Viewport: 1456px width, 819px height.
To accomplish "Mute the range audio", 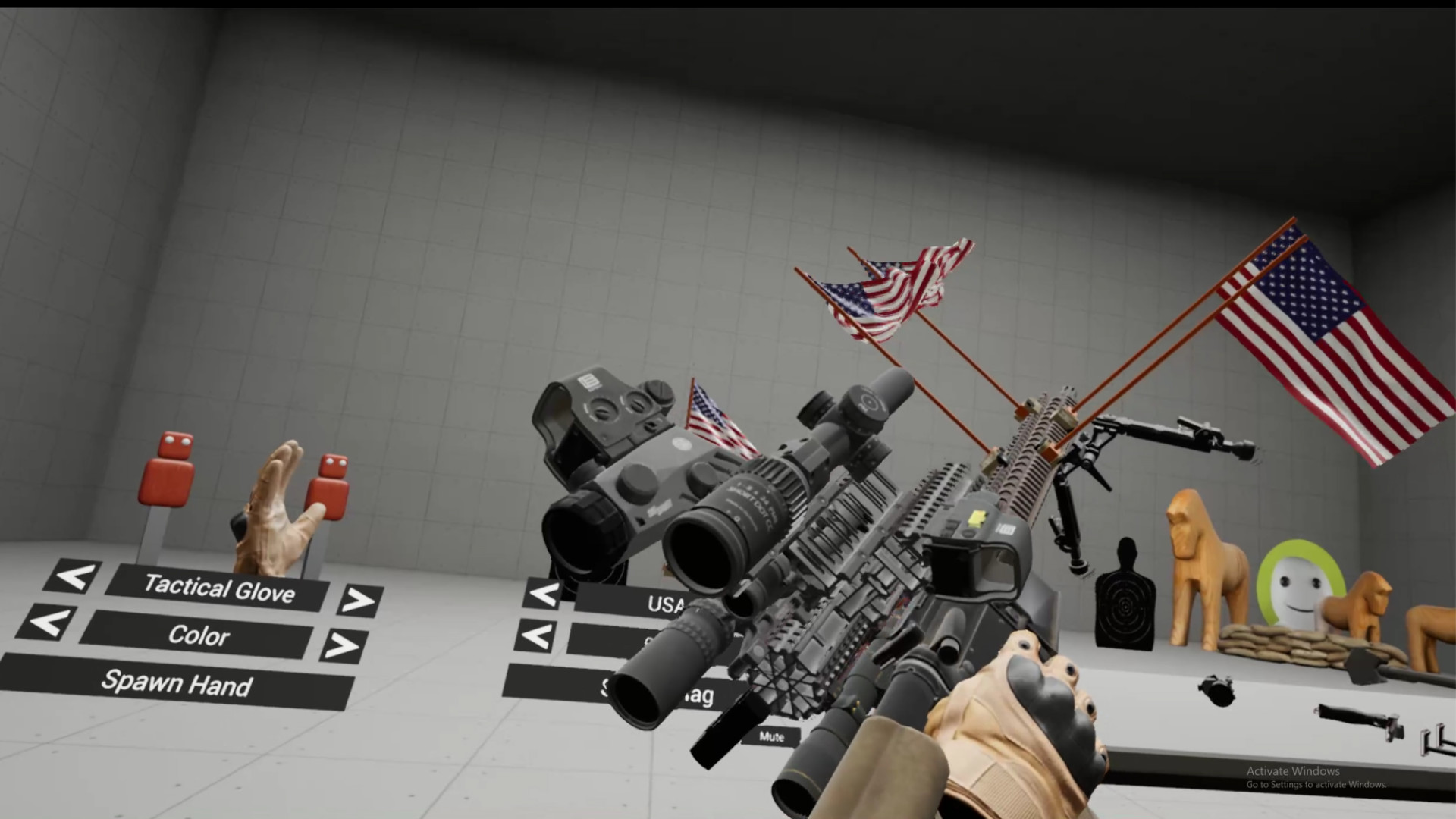I will click(x=772, y=737).
